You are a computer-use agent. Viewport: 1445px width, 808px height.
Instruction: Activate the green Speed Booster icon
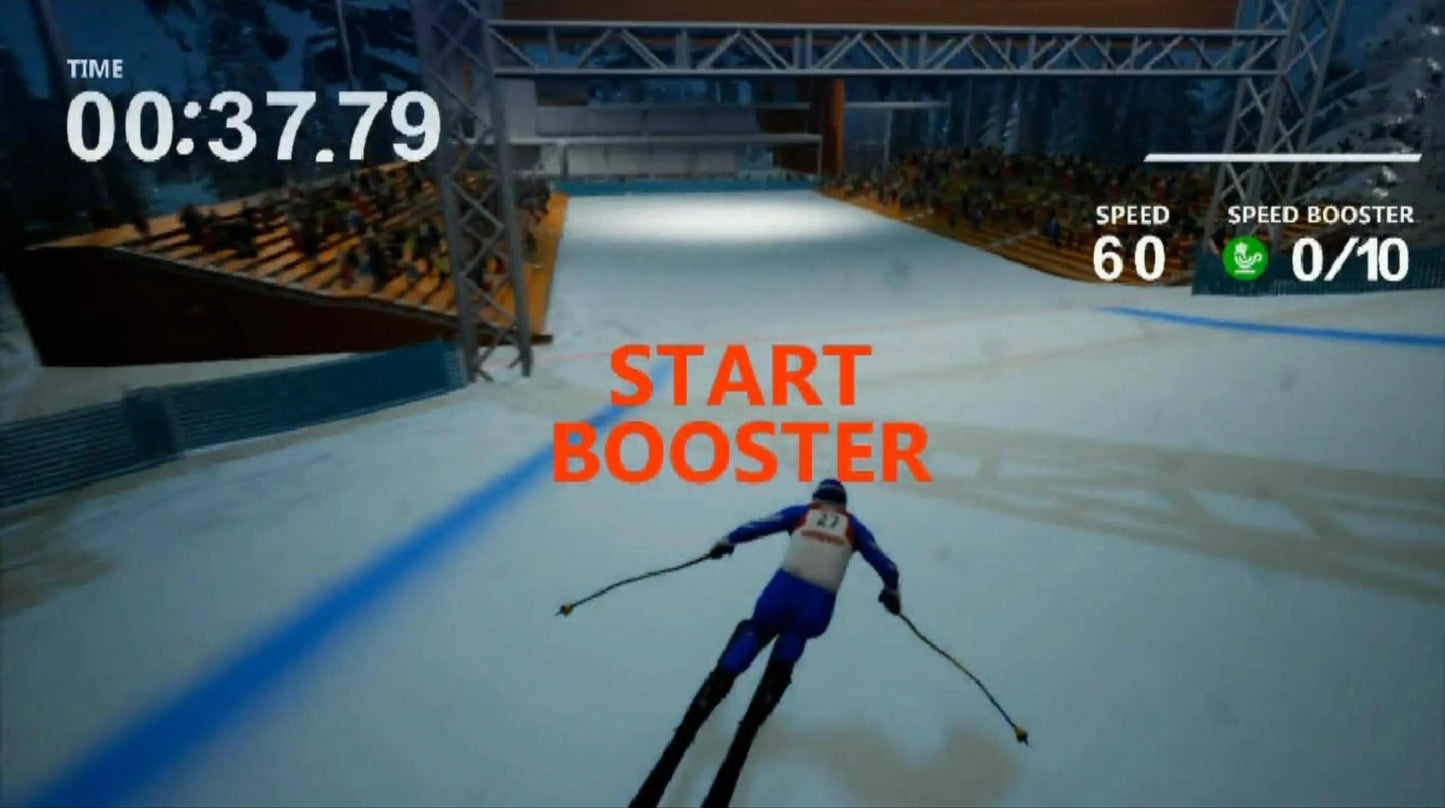[1245, 259]
